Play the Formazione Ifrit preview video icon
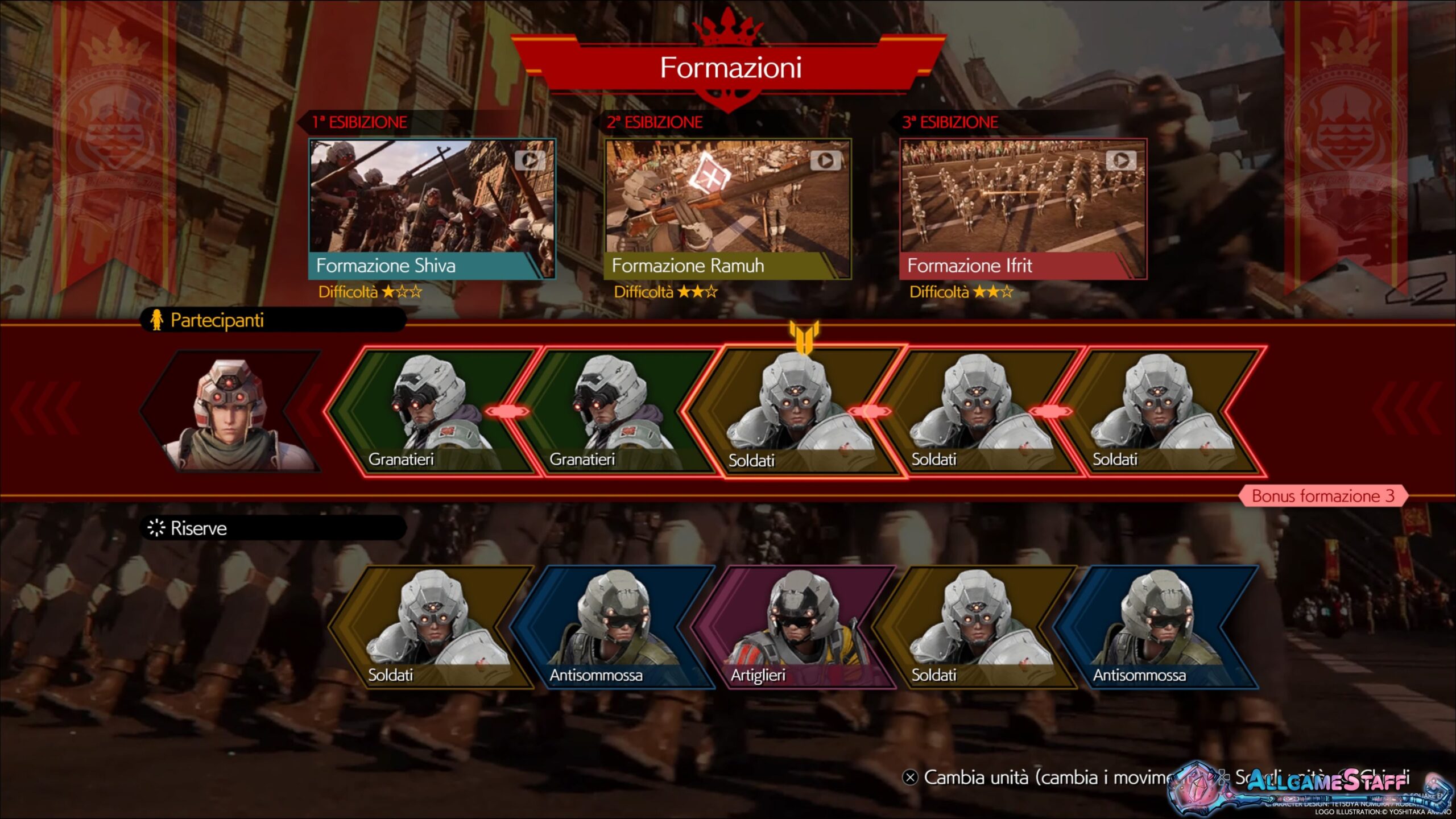The height and width of the screenshot is (819, 1456). point(1120,161)
